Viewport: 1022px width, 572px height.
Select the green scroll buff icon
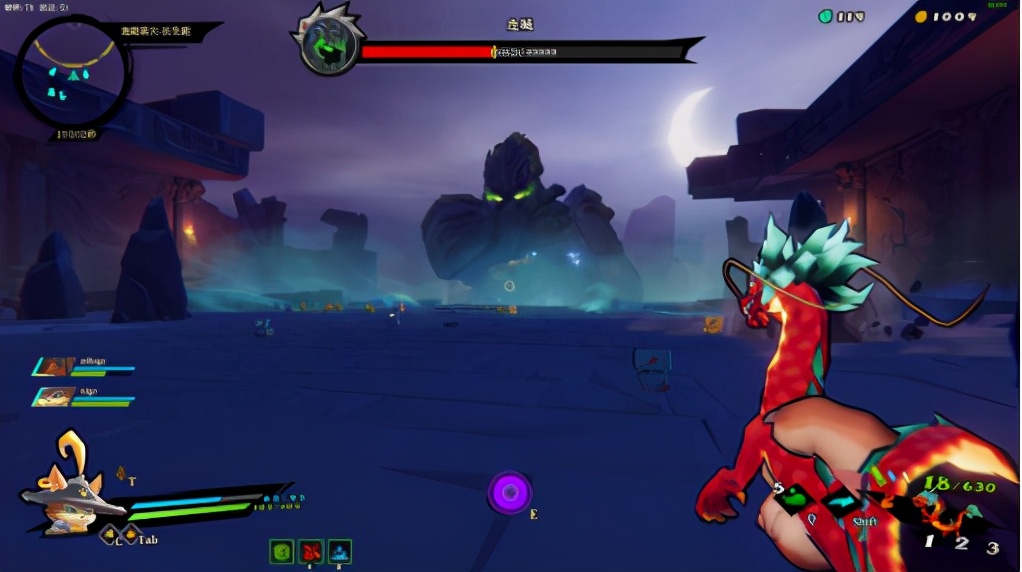[x=282, y=551]
